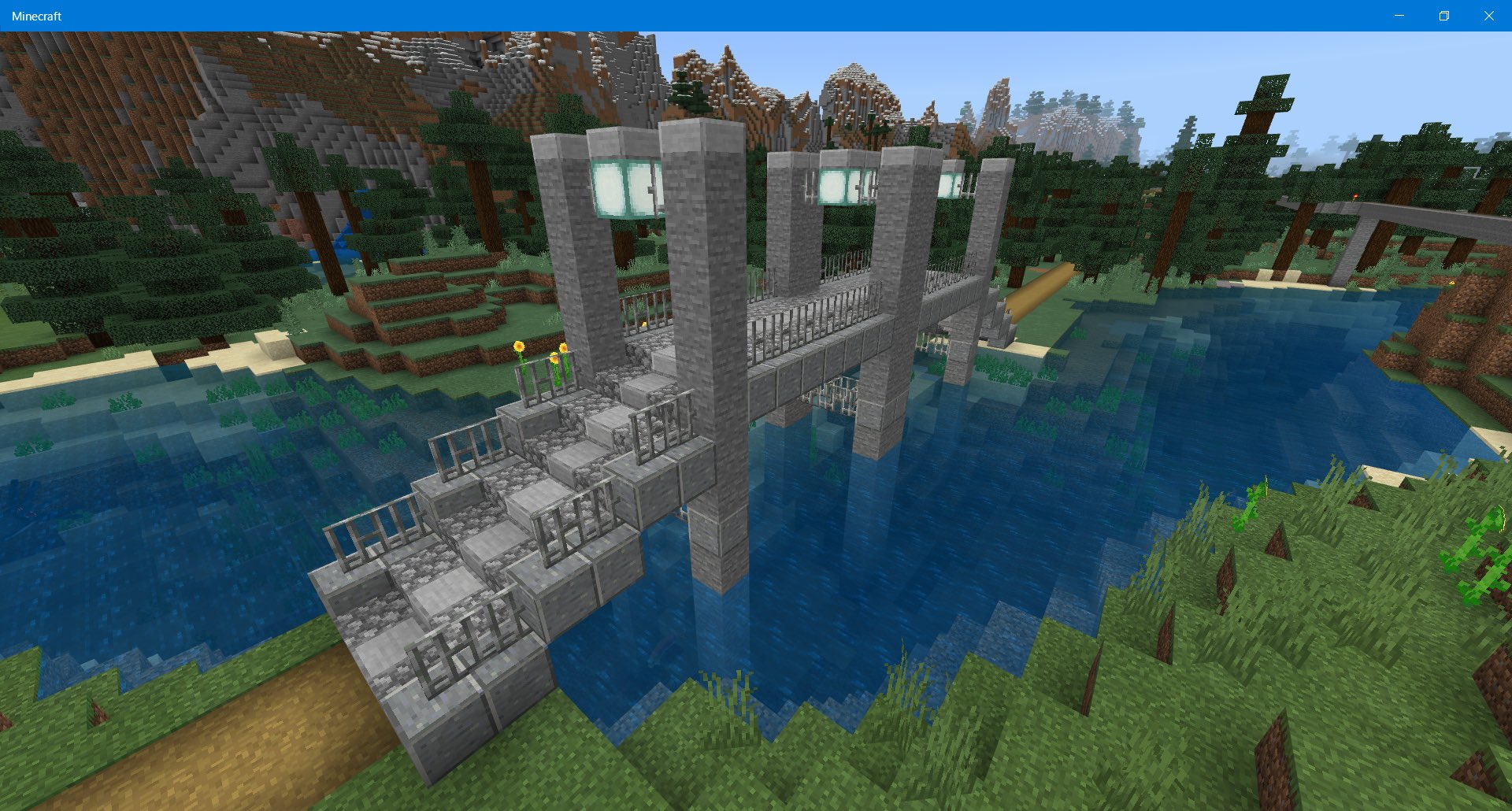Click the restore window button
Image resolution: width=1512 pixels, height=811 pixels.
coord(1443,15)
